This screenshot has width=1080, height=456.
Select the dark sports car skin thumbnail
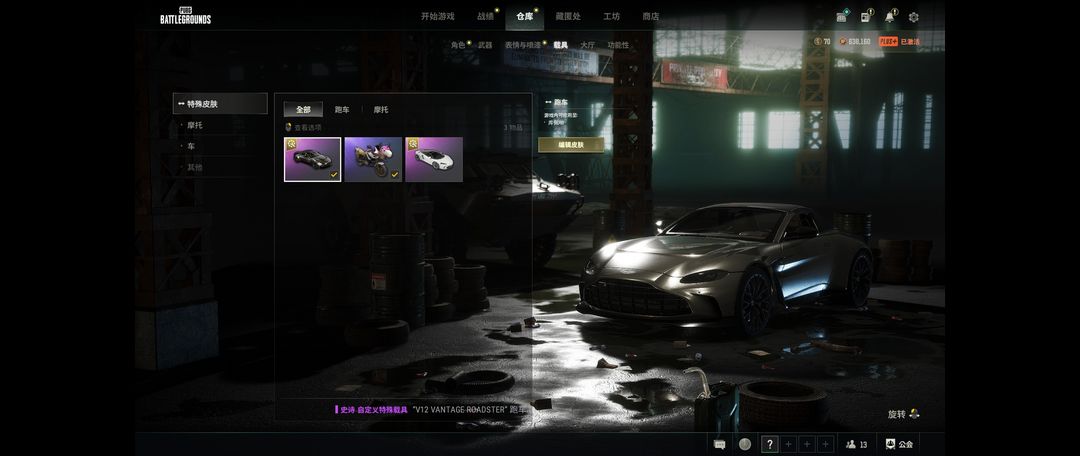[x=312, y=159]
